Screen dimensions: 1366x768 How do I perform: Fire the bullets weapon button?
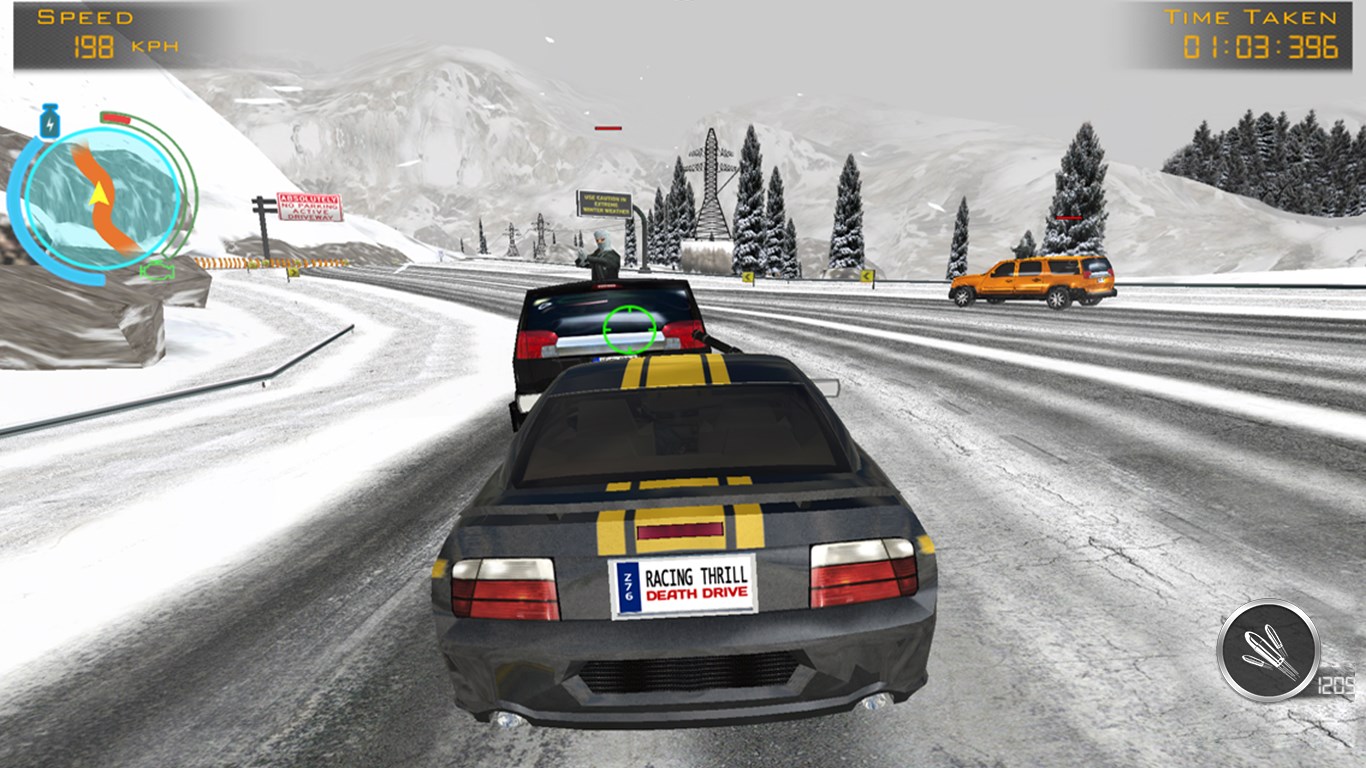click(x=1268, y=650)
